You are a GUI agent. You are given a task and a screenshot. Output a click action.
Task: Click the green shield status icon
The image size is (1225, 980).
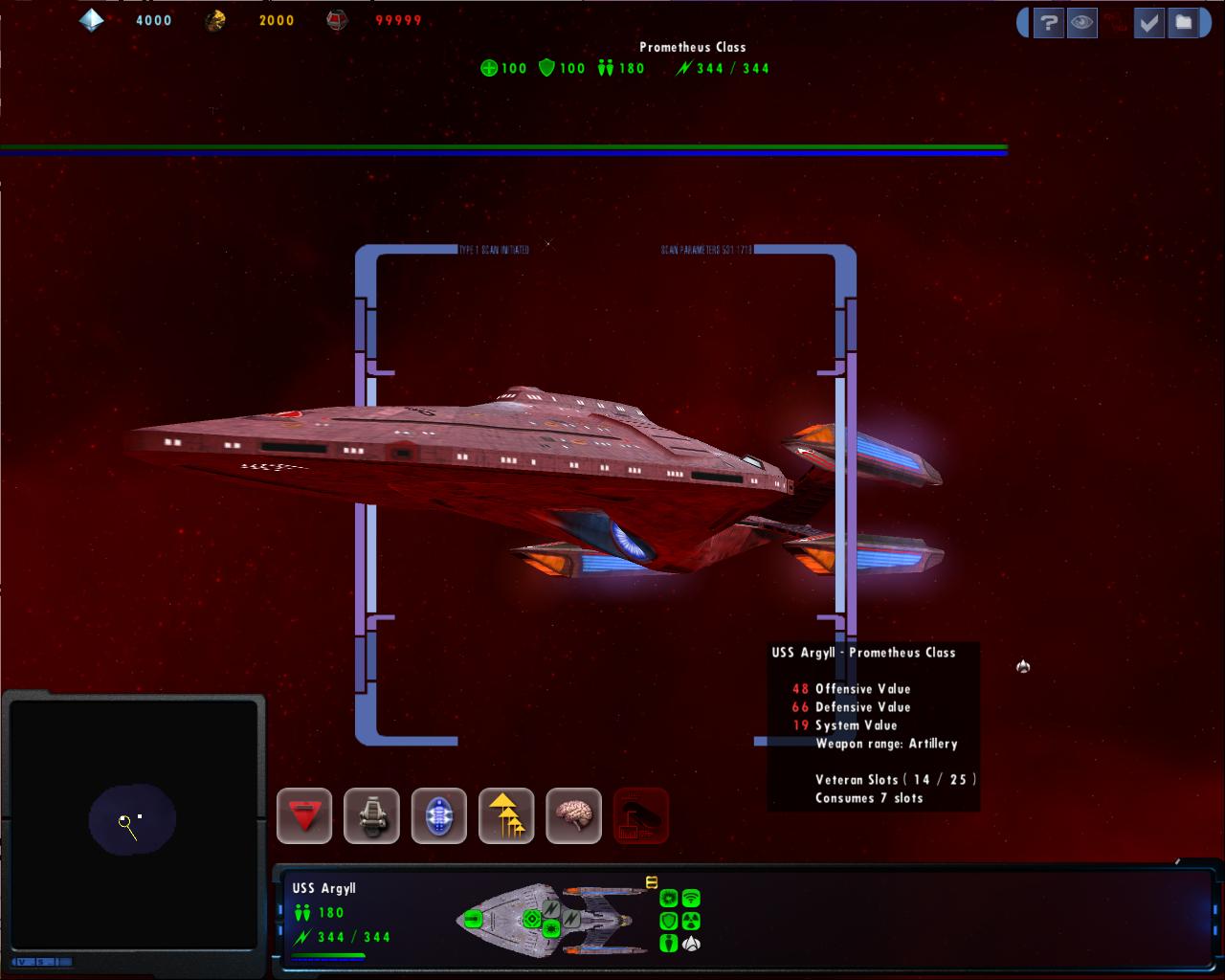[x=669, y=921]
